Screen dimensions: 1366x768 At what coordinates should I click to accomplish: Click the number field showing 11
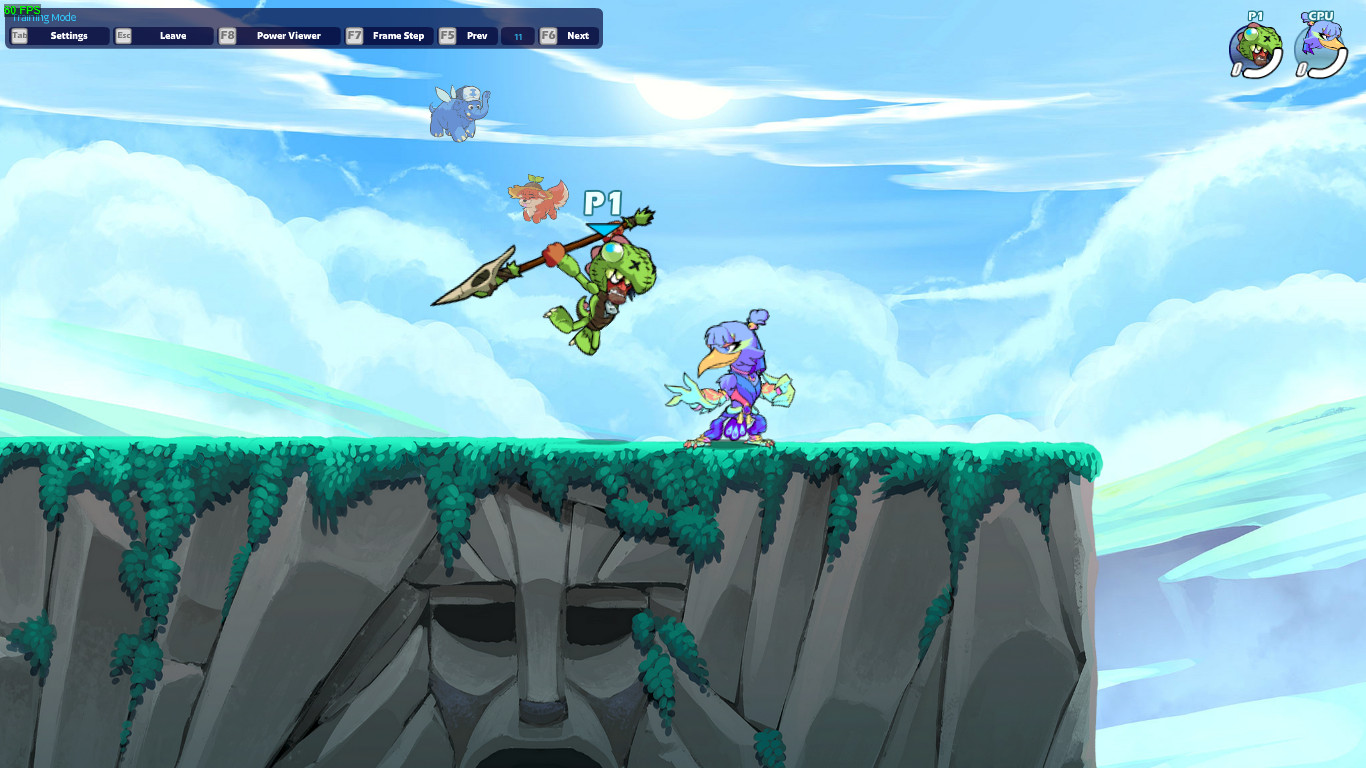(517, 36)
